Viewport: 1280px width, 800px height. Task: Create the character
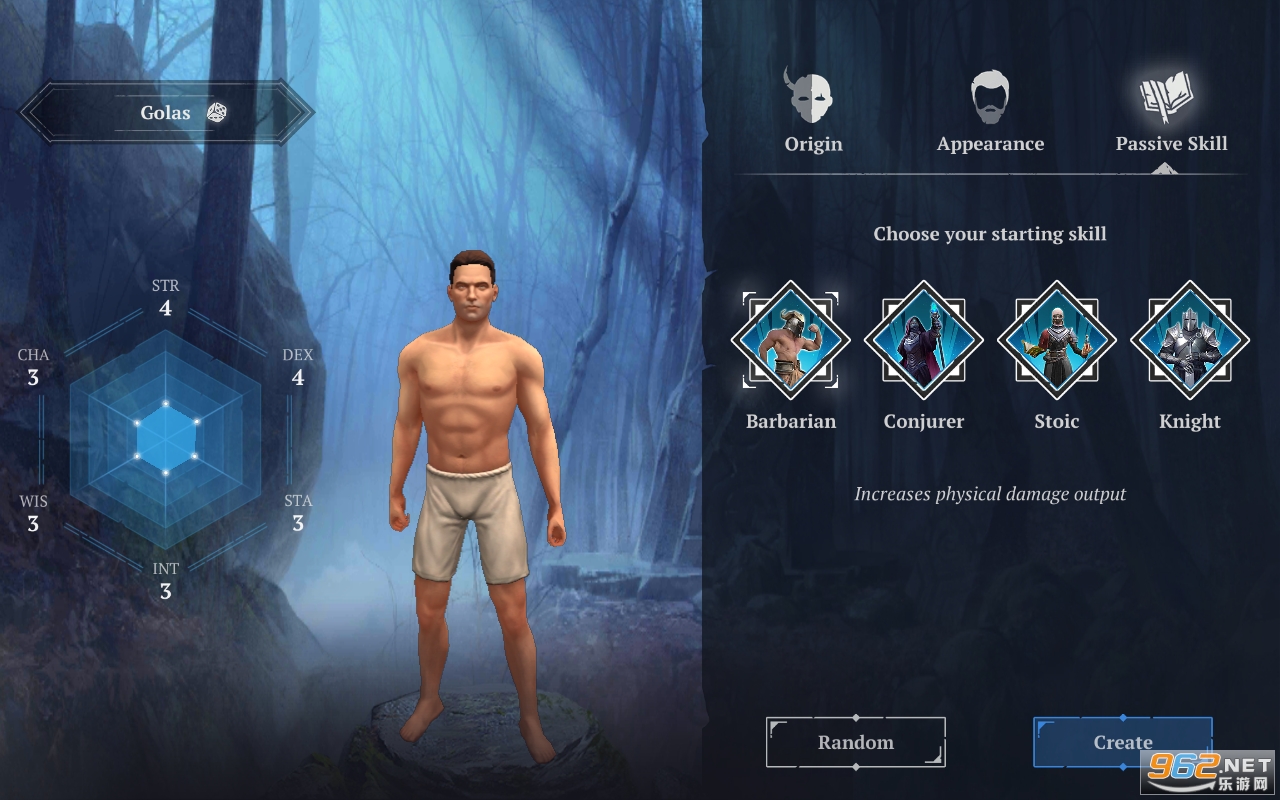click(1122, 742)
